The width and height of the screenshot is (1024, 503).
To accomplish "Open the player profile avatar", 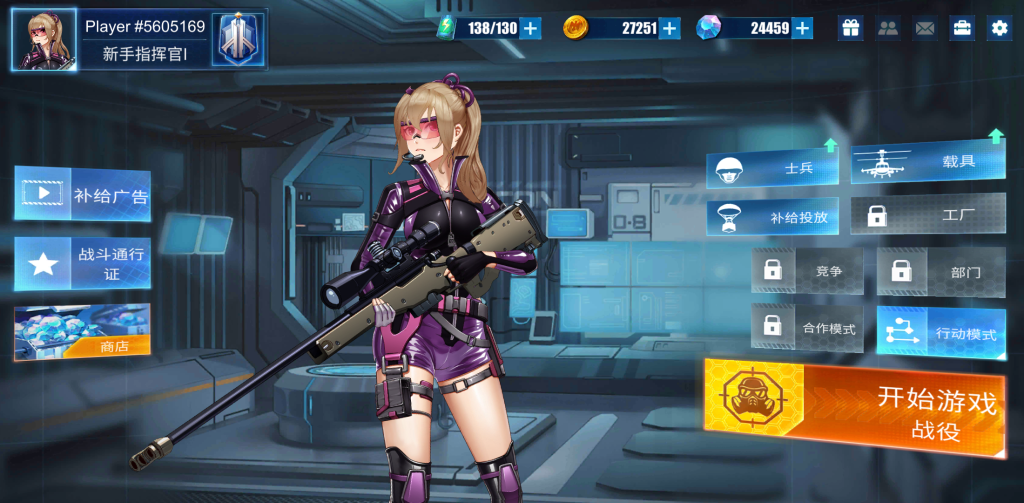I will 44,40.
